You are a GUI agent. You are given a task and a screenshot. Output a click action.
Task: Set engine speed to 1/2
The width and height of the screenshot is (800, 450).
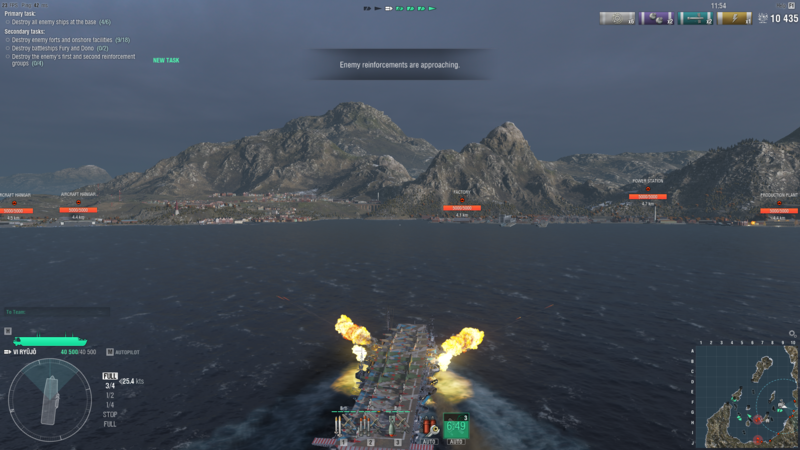click(x=109, y=395)
